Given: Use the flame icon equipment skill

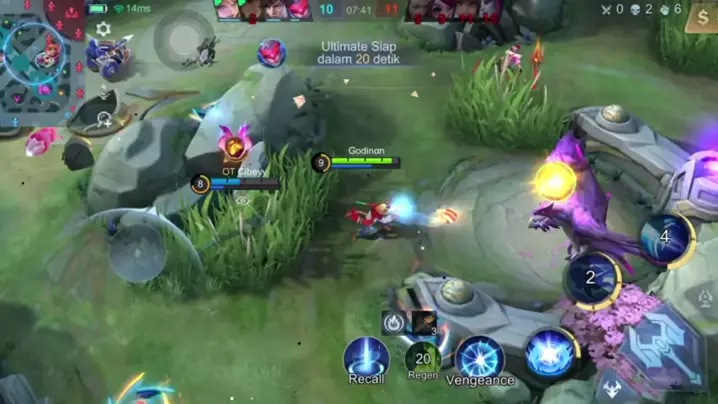Looking at the screenshot, I should tap(394, 322).
